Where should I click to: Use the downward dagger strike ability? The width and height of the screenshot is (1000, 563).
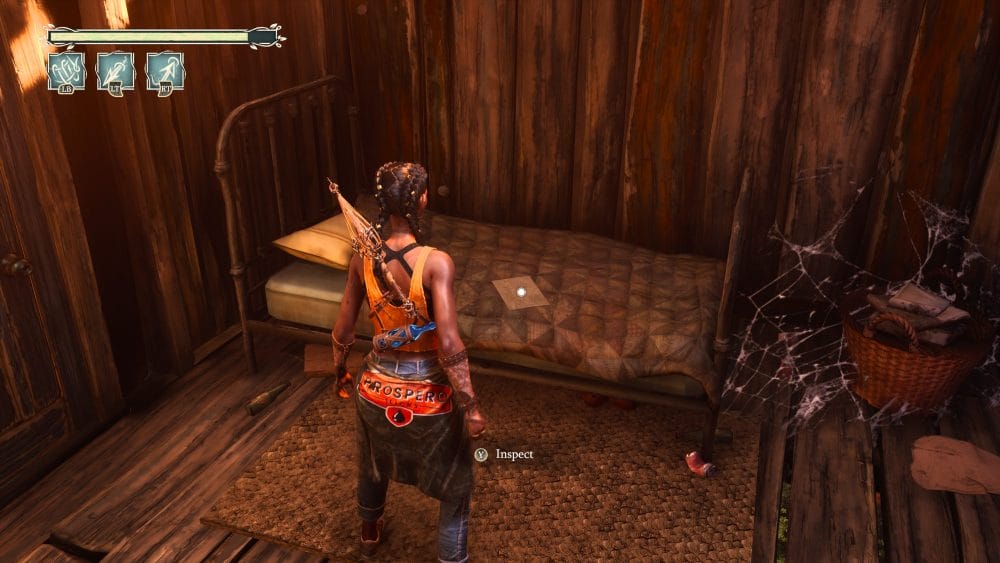[116, 72]
